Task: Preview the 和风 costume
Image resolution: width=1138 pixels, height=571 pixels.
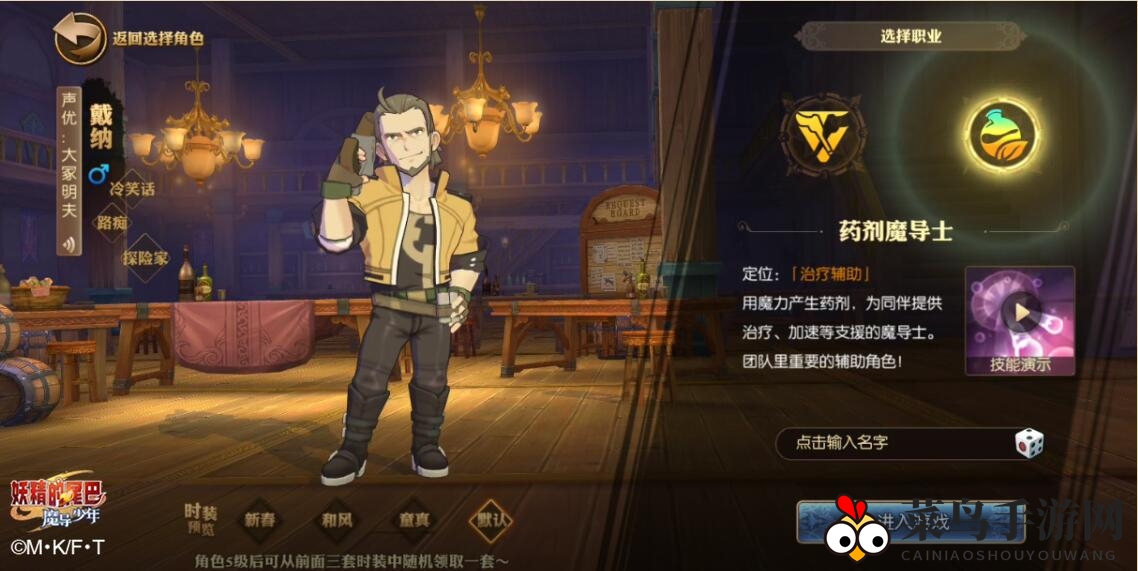Action: [x=335, y=519]
